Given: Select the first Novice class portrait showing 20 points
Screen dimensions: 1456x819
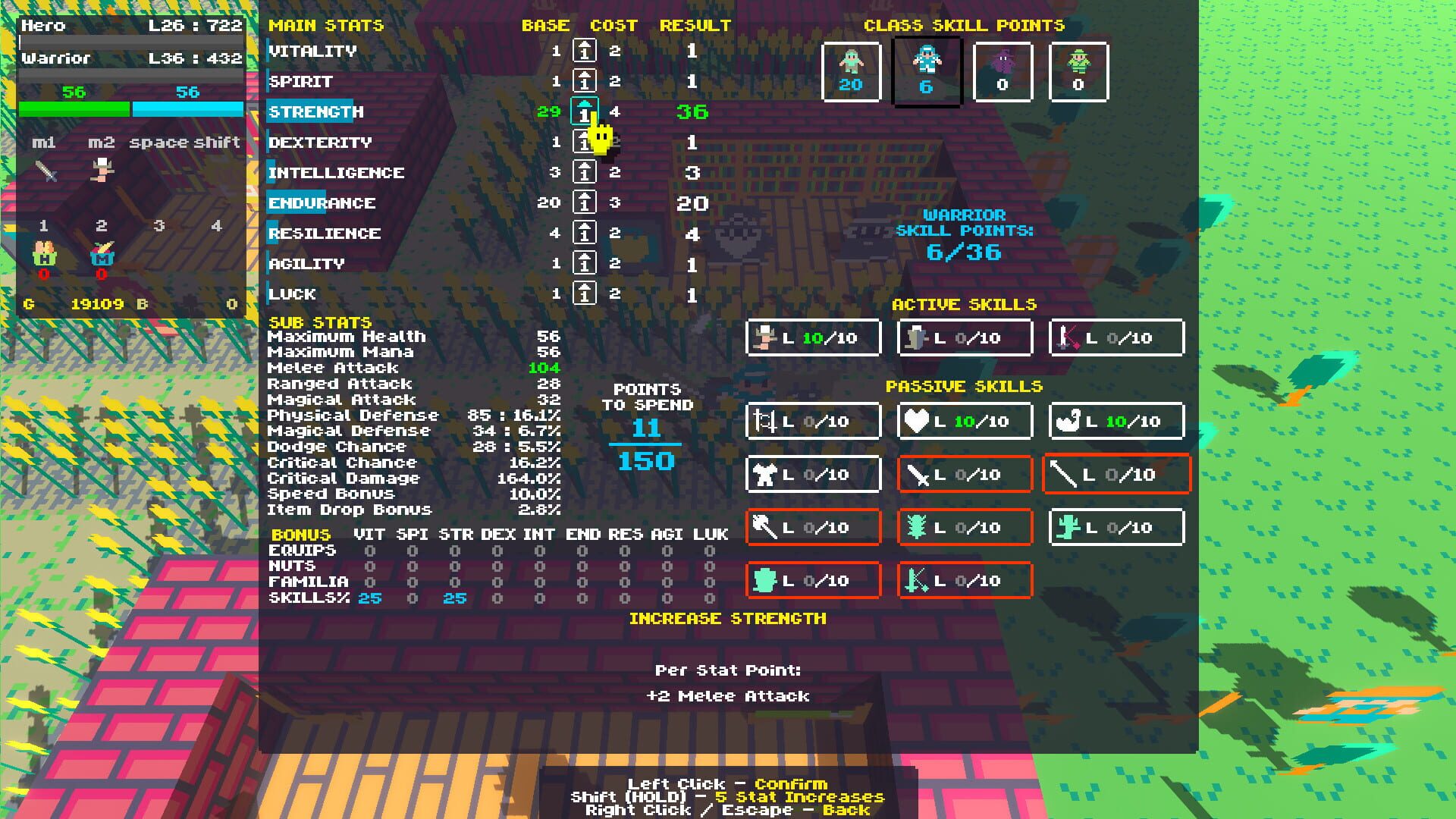Looking at the screenshot, I should point(850,72).
